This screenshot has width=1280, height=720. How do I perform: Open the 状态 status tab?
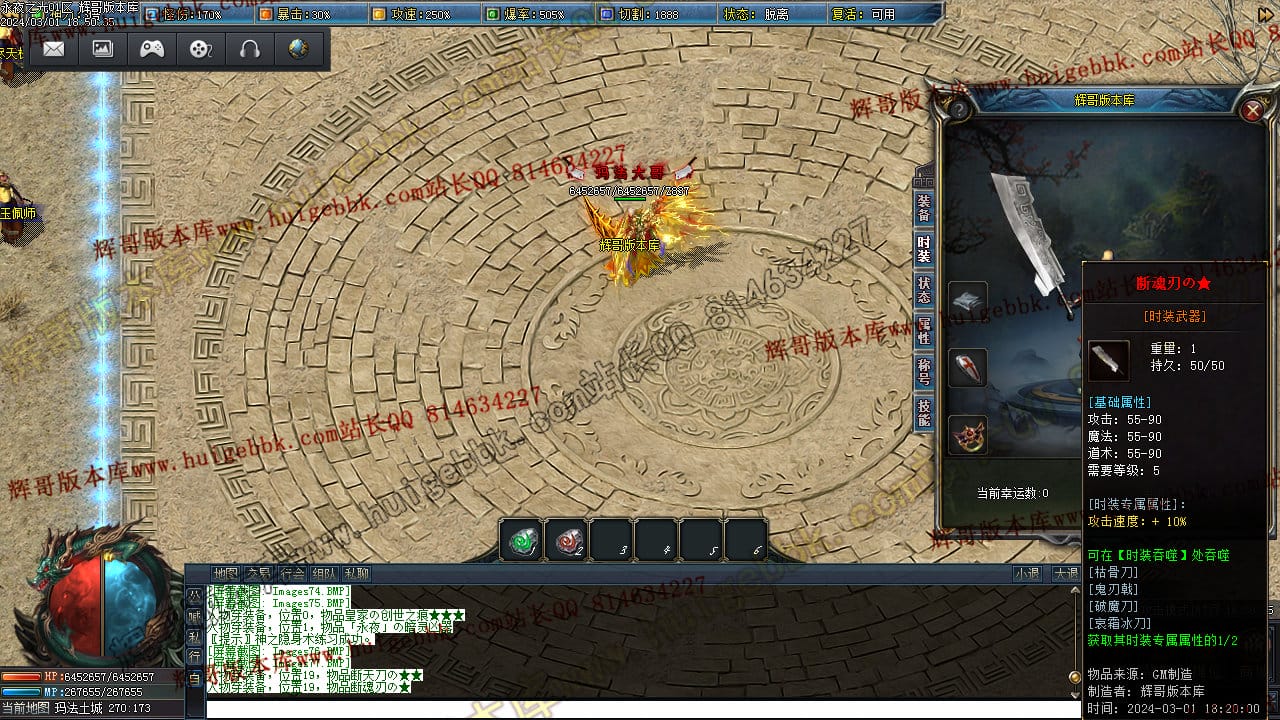924,290
